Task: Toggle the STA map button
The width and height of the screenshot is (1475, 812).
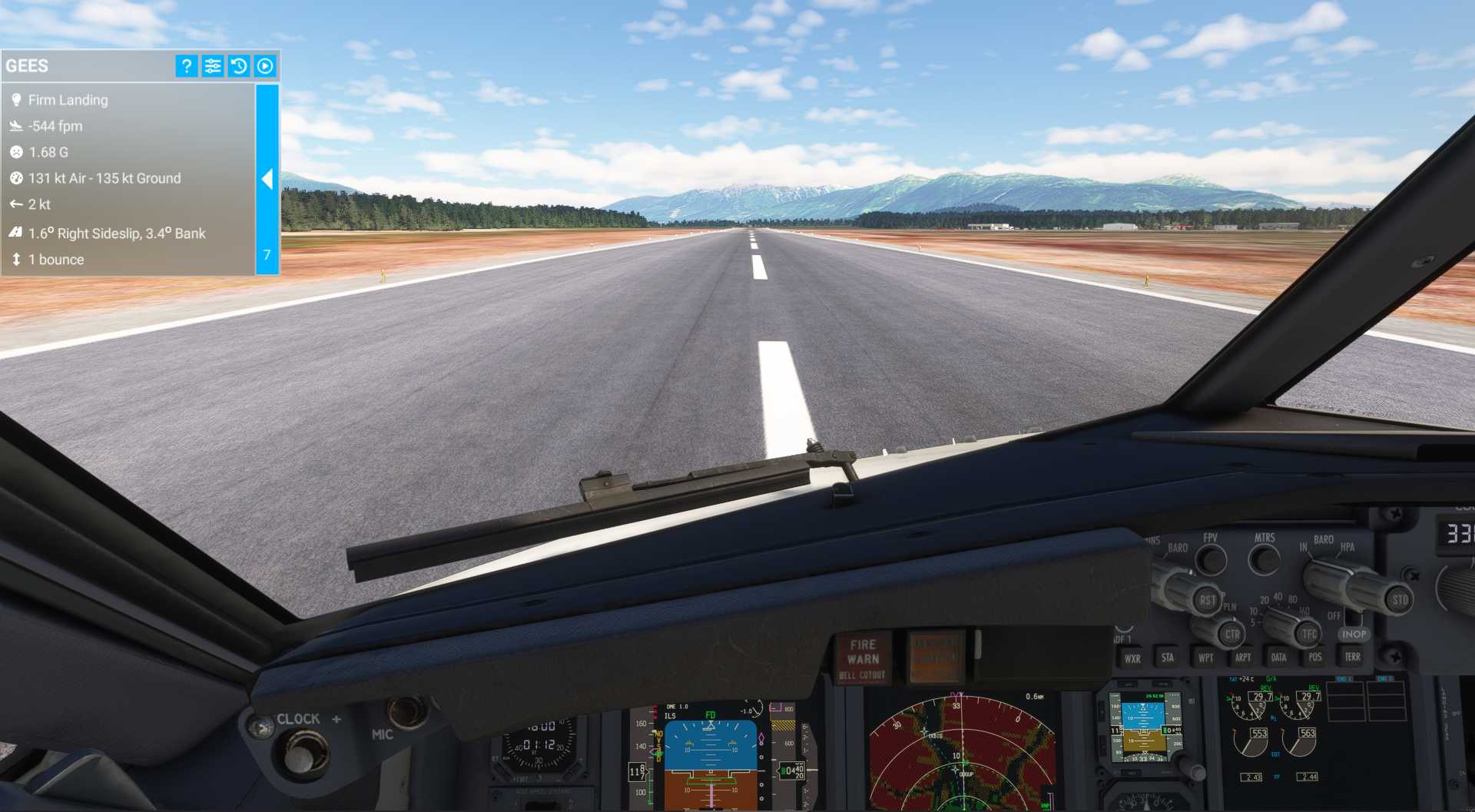Action: (1168, 658)
